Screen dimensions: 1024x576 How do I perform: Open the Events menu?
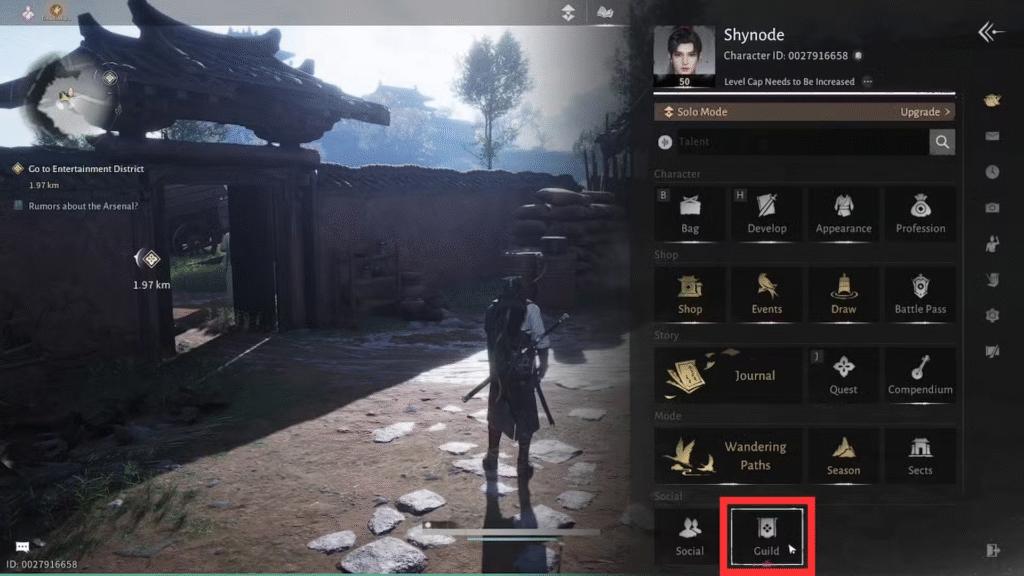767,294
